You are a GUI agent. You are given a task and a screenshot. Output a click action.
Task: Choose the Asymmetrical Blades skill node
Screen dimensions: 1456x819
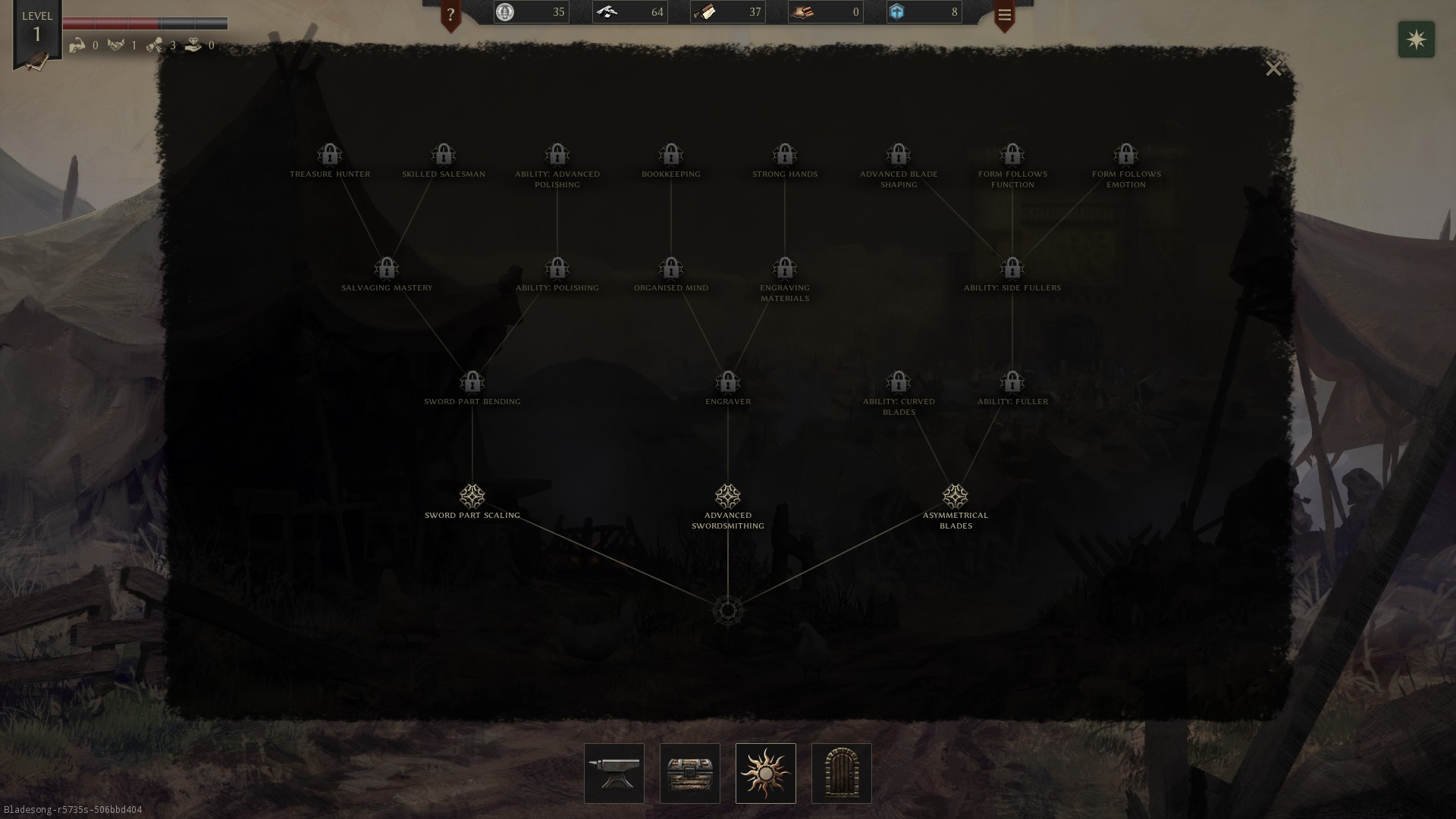click(x=955, y=497)
